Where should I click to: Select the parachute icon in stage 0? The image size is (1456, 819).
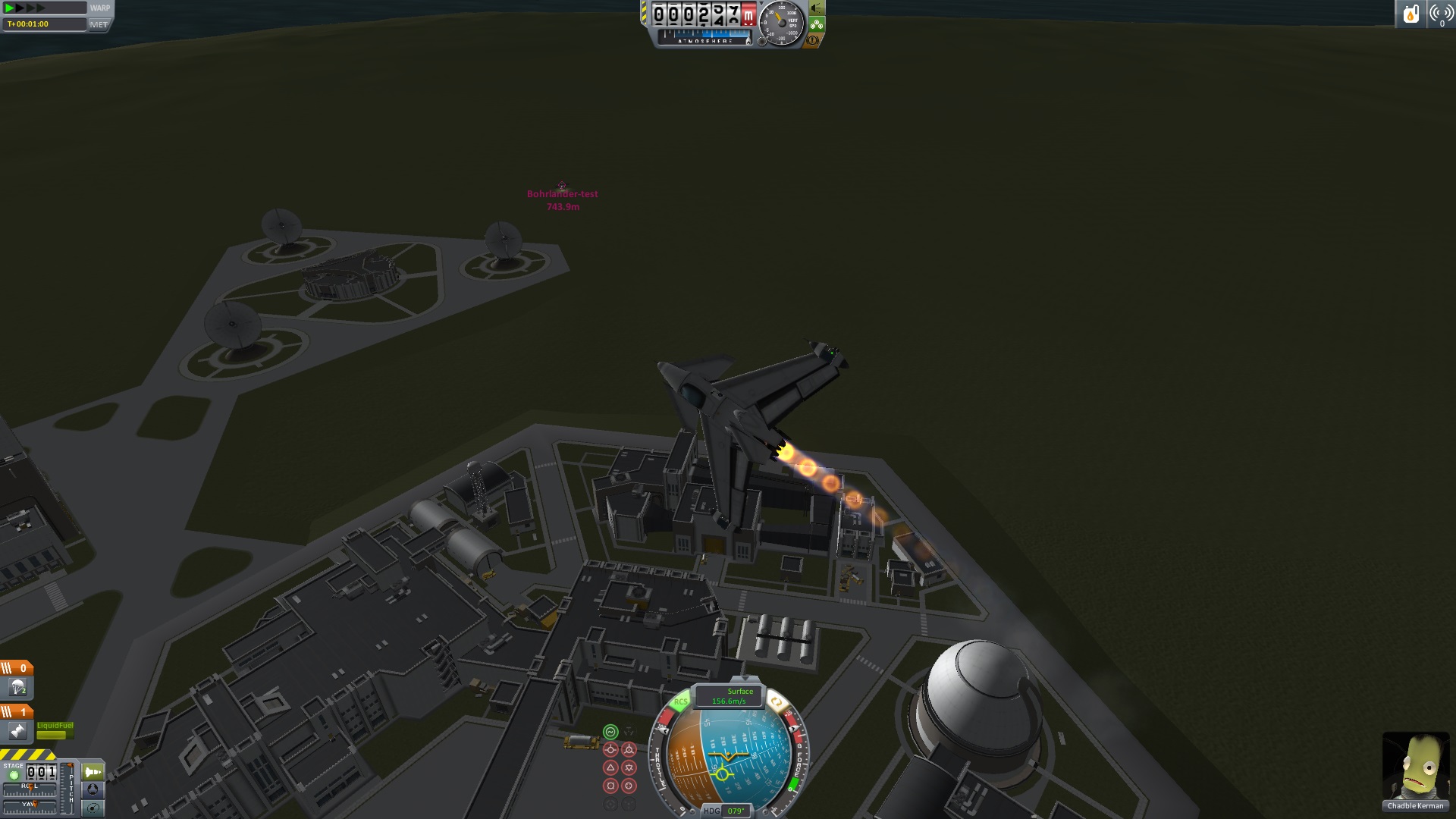coord(17,689)
